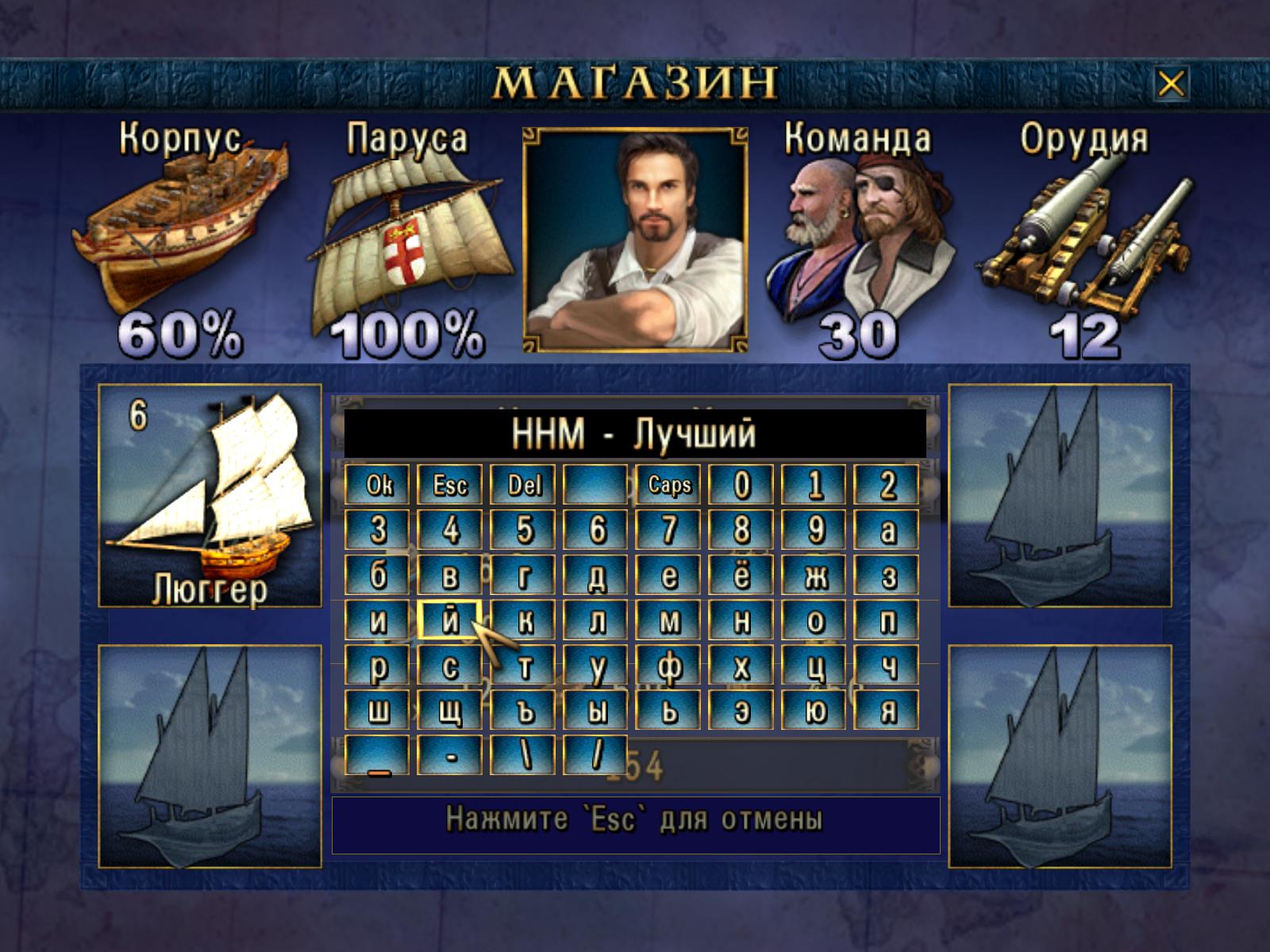Close the shop window with the X

coord(1171,83)
